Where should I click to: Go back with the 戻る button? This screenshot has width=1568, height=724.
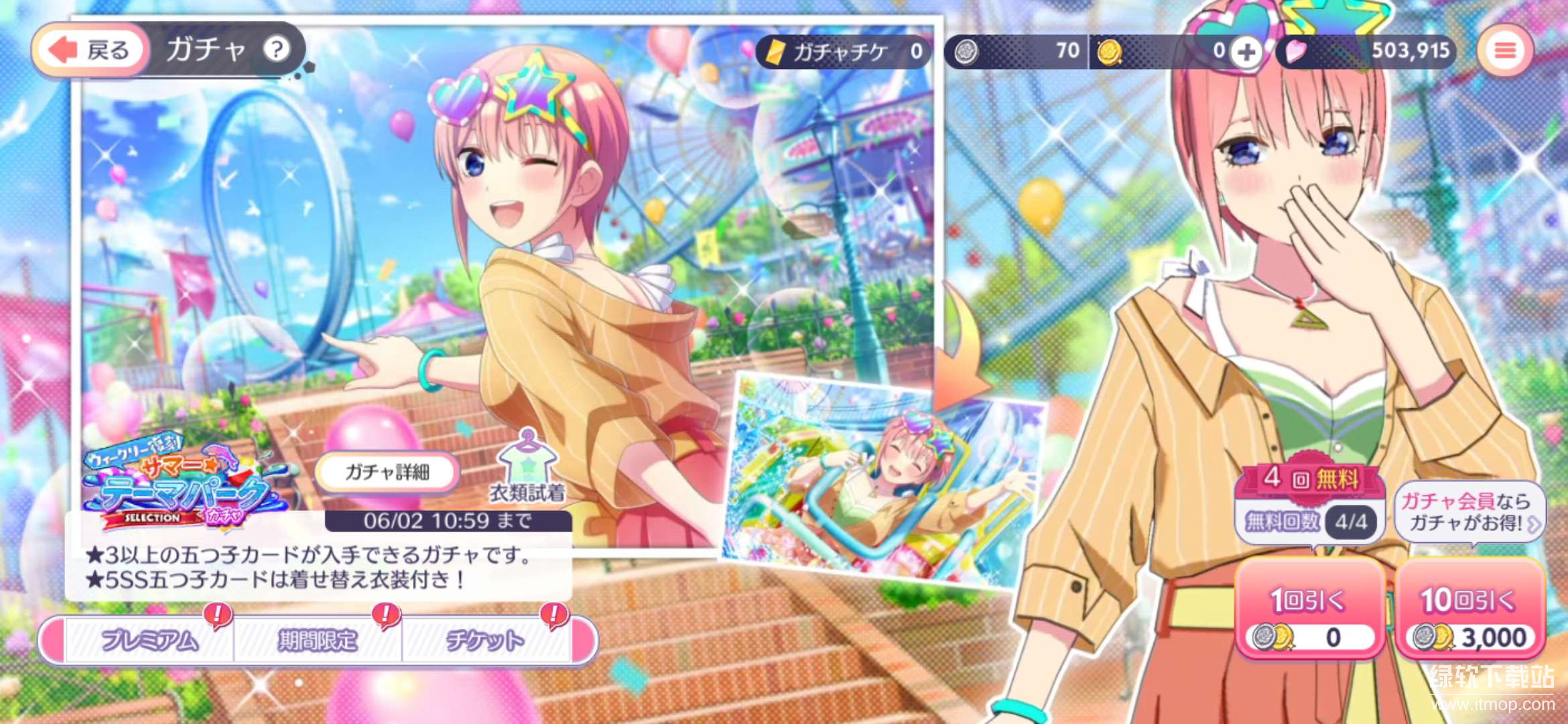(x=91, y=50)
